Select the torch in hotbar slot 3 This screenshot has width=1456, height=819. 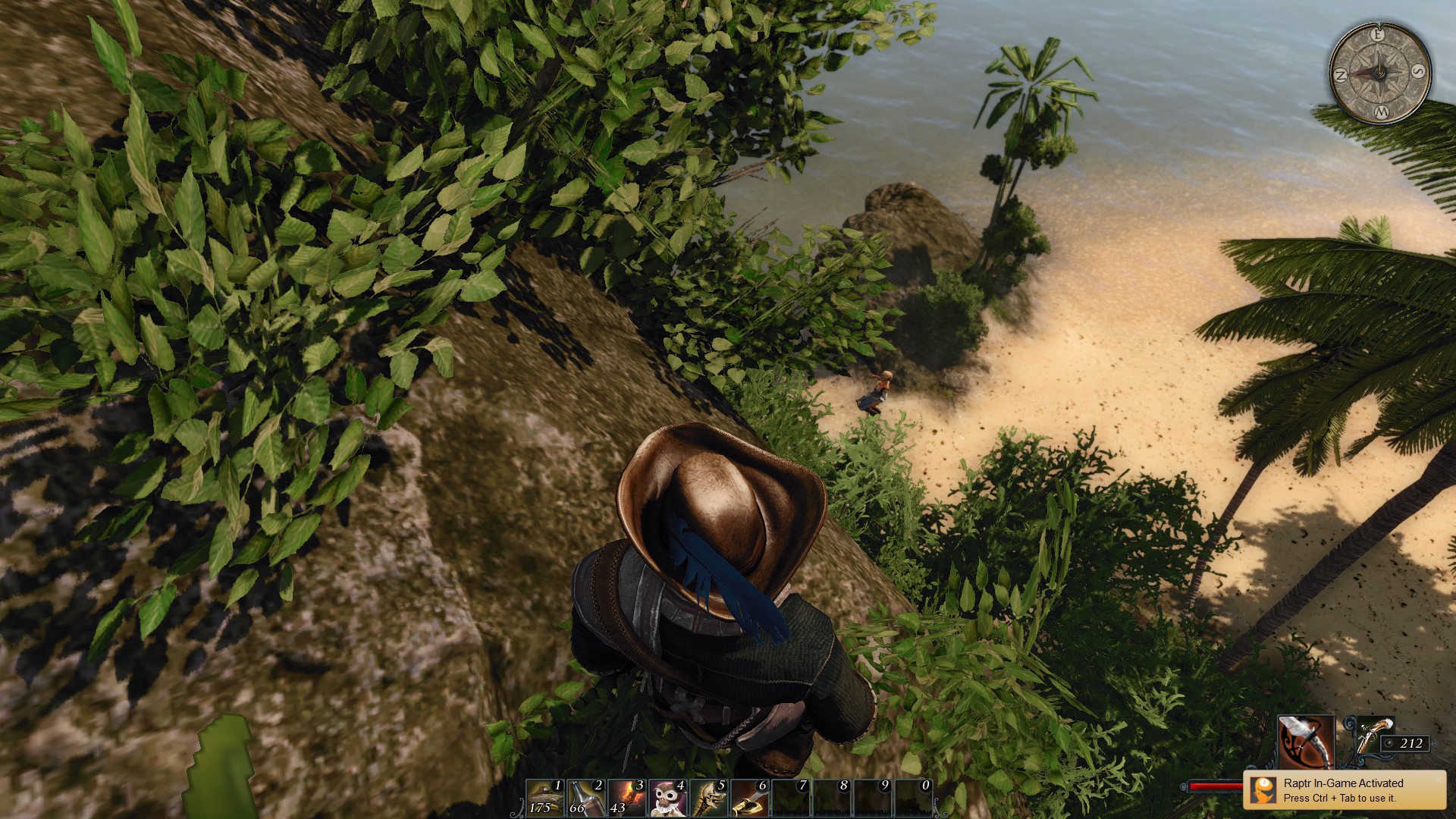pyautogui.click(x=628, y=798)
